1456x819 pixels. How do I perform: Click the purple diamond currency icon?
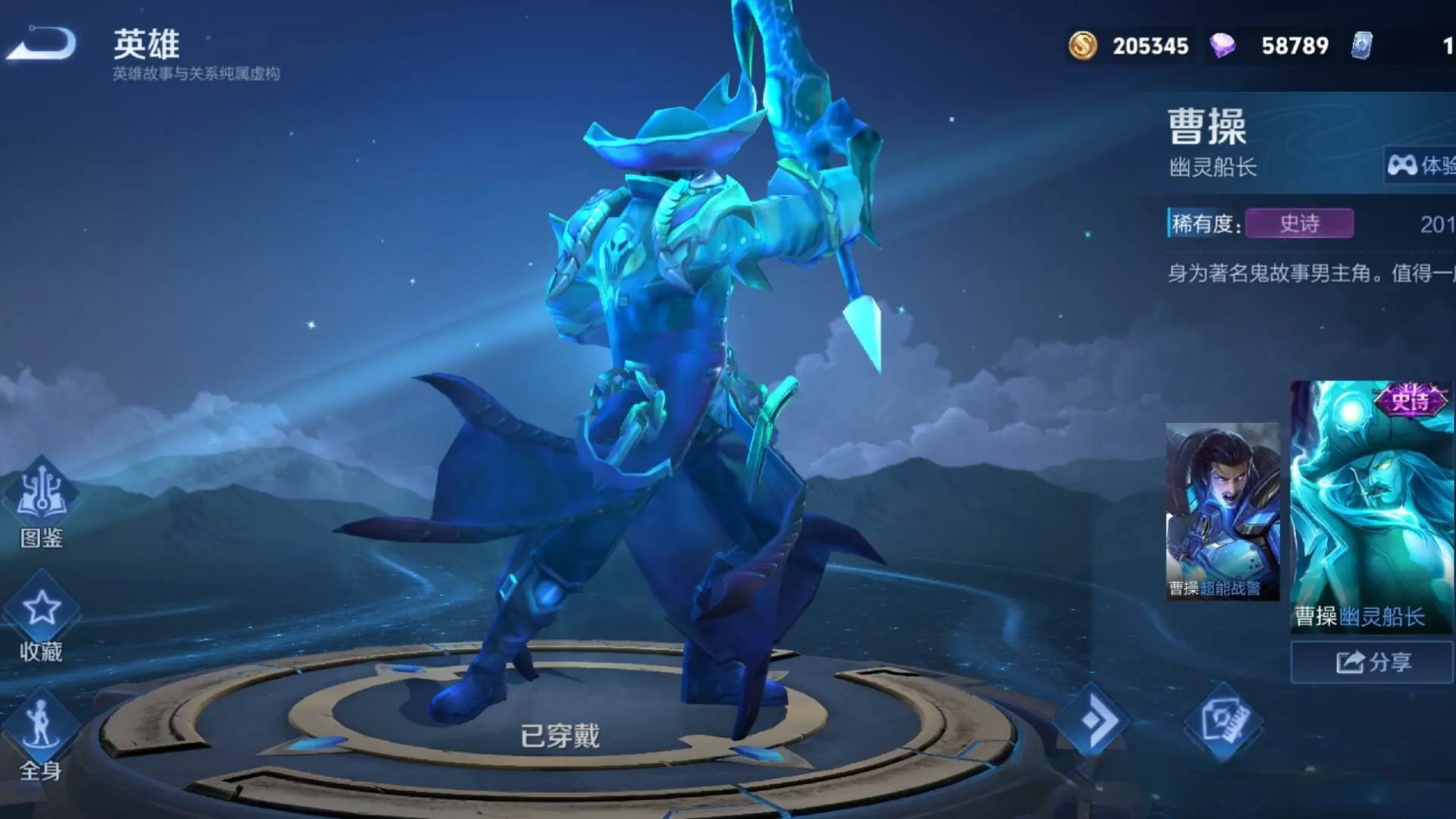coord(1222,45)
